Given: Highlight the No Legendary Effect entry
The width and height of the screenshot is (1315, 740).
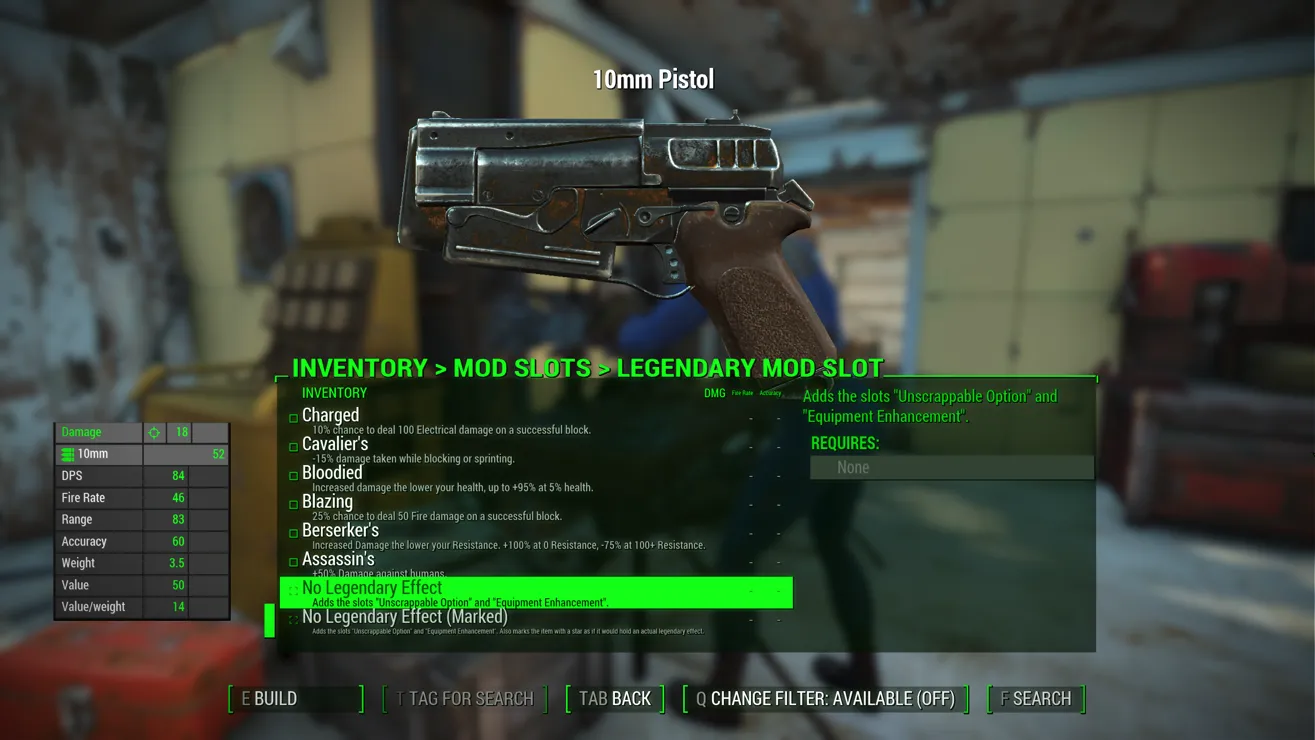Looking at the screenshot, I should click(372, 589).
